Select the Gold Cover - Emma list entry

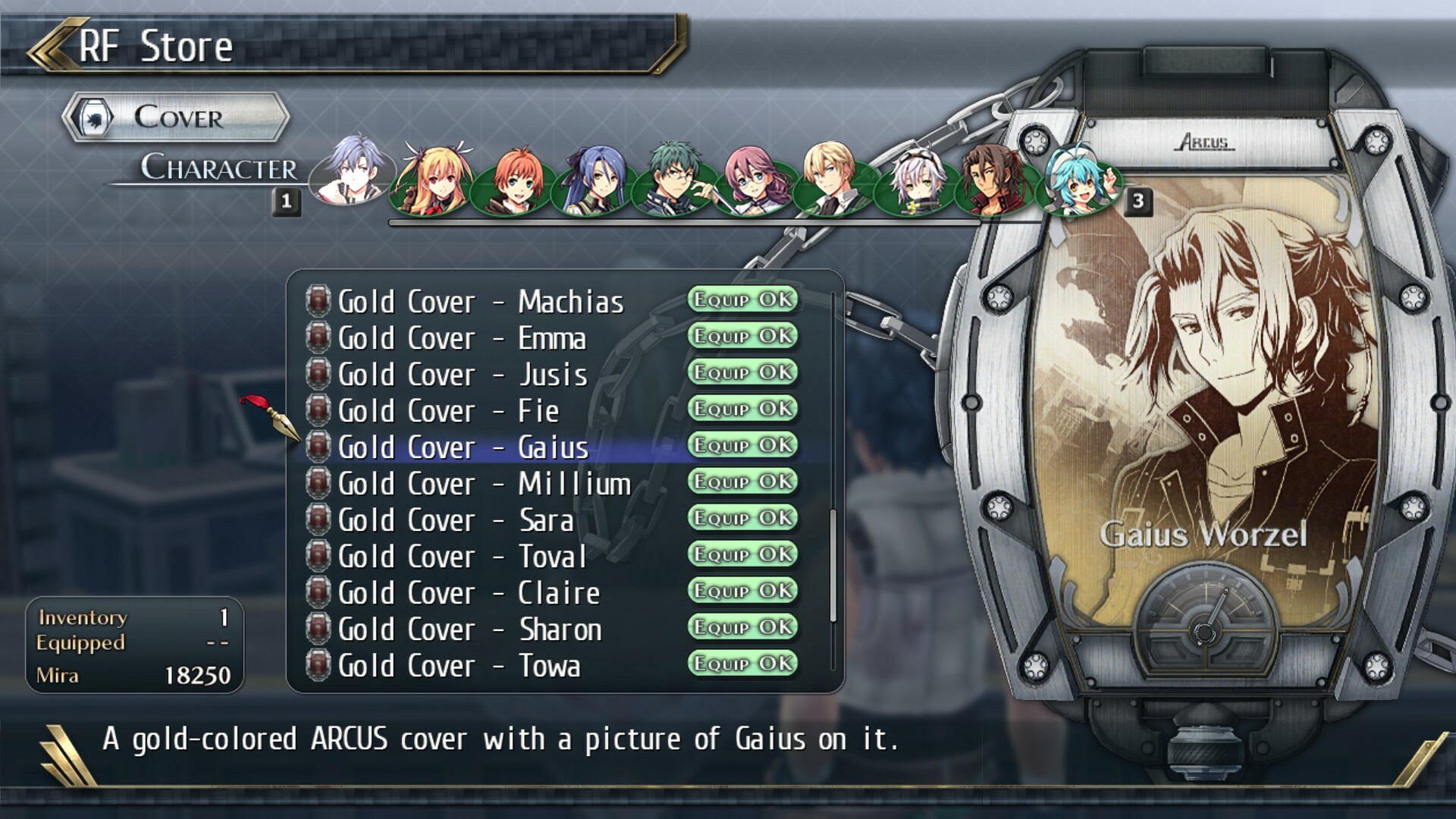click(x=463, y=337)
